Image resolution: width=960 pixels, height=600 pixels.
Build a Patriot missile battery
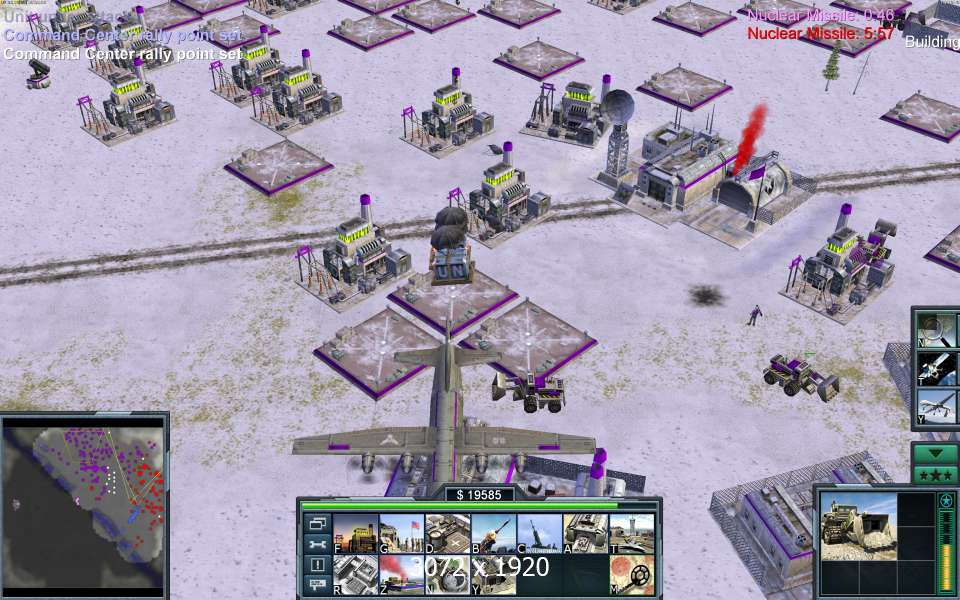[493, 533]
